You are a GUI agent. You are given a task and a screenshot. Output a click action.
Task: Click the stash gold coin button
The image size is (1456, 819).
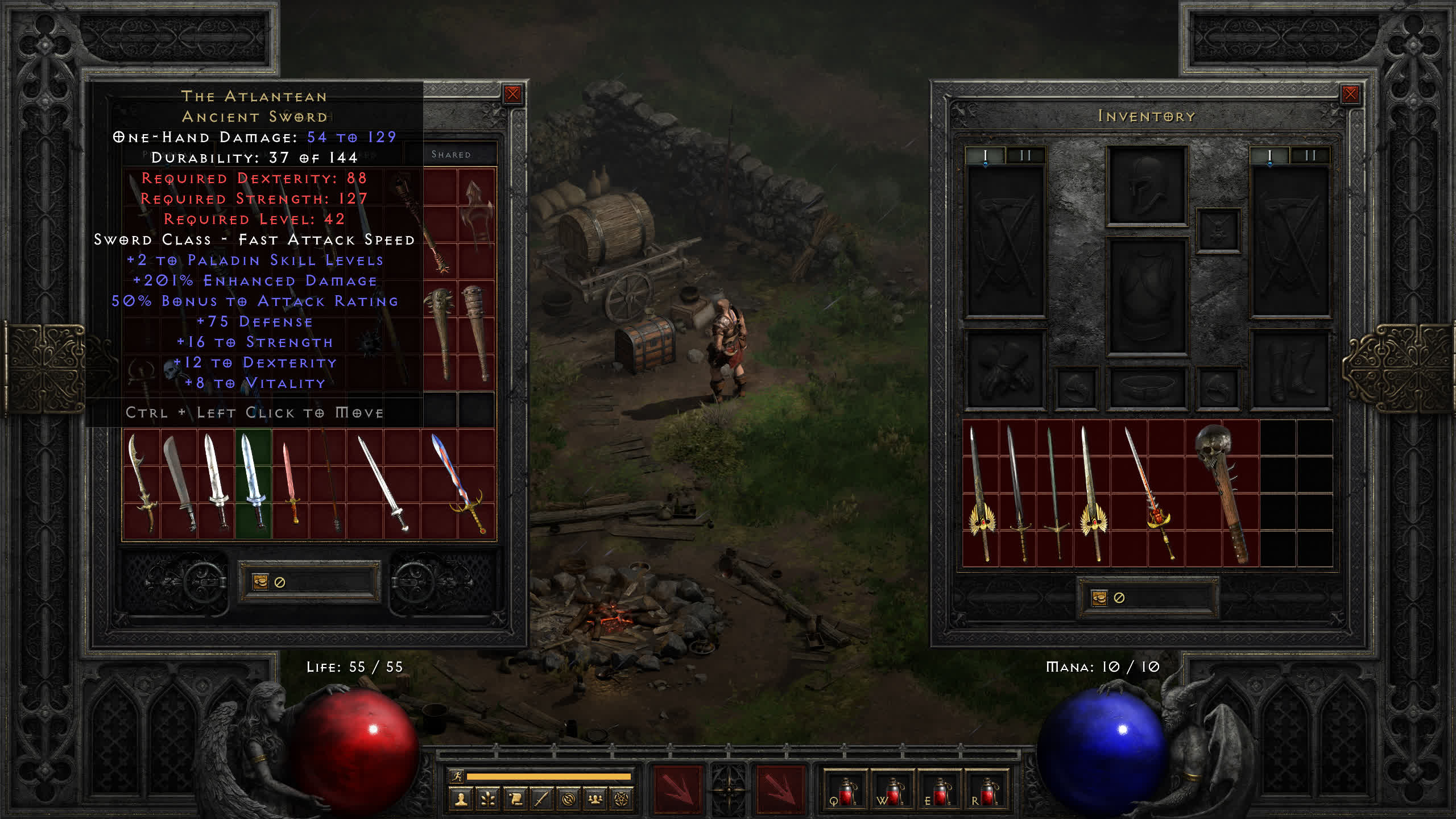(x=260, y=582)
